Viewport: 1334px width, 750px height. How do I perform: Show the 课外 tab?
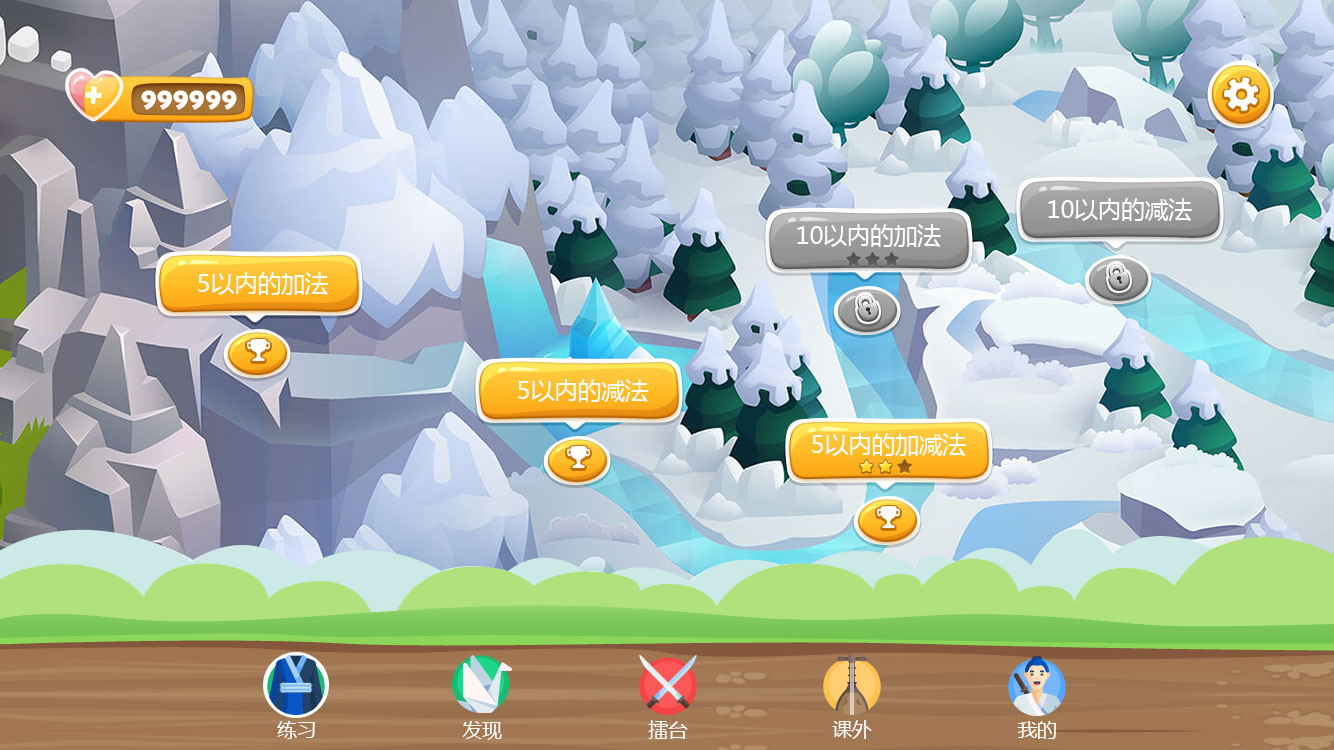851,697
